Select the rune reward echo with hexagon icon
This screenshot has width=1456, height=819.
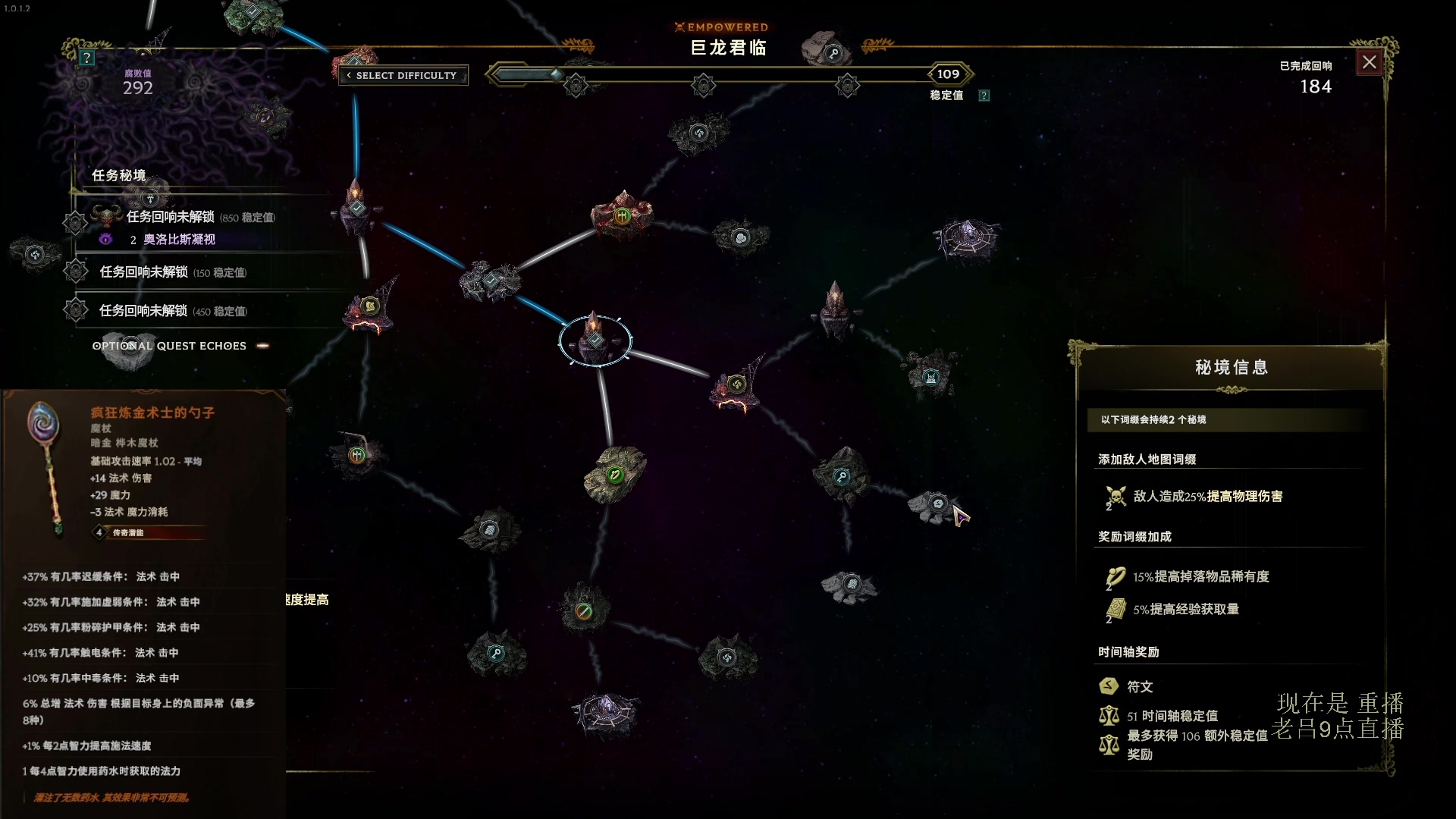[938, 504]
